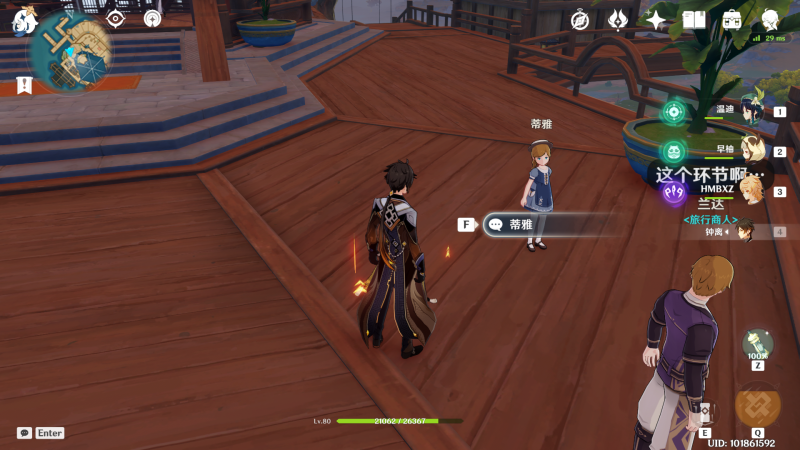This screenshot has height=450, width=800.
Task: Open the flame-shaped icon in the top bar
Action: (x=618, y=20)
